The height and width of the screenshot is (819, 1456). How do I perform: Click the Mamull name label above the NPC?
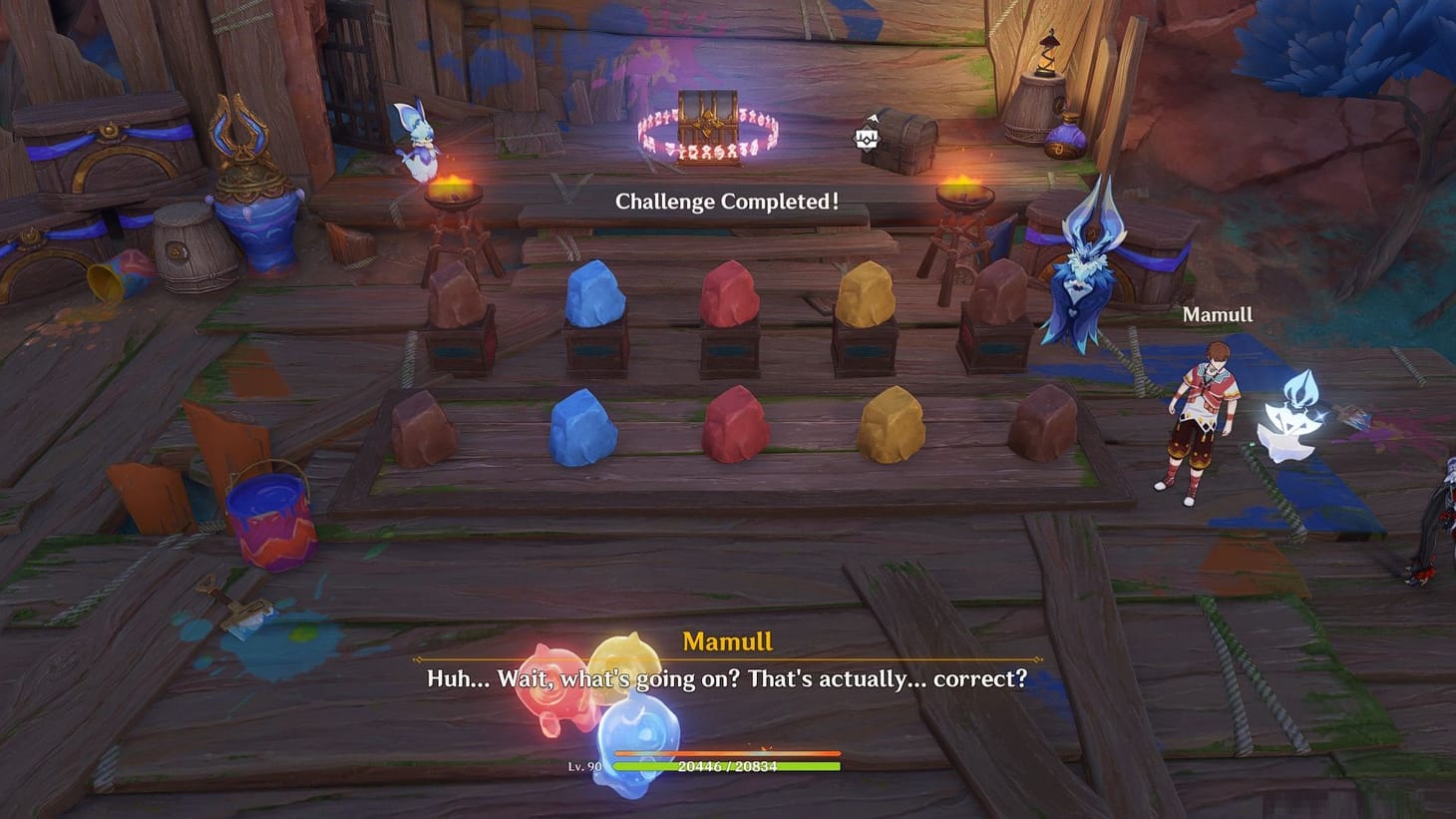(x=1219, y=313)
